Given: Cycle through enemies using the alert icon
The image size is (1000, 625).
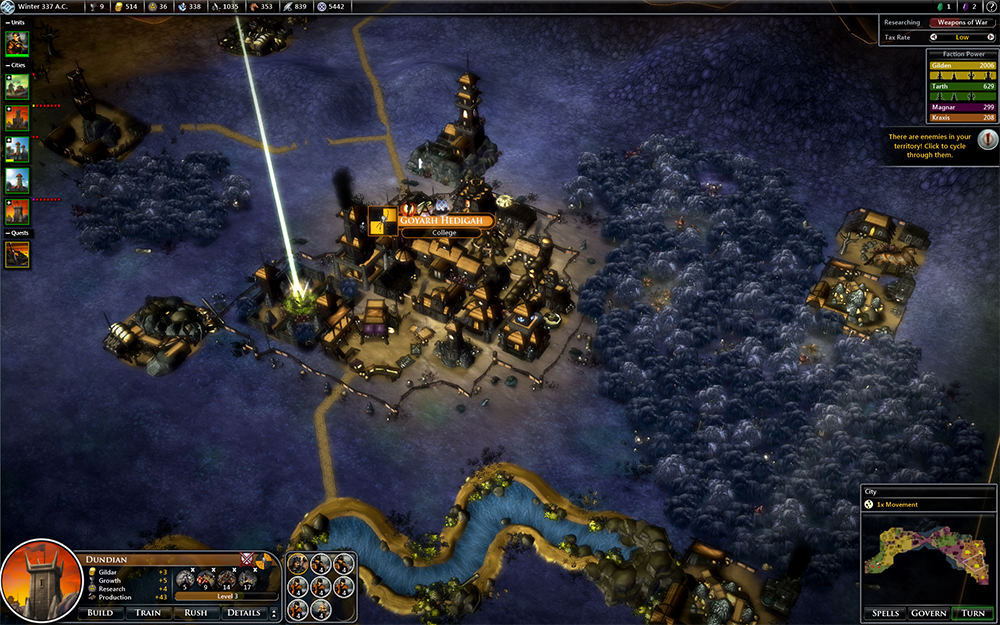Looking at the screenshot, I should point(986,139).
